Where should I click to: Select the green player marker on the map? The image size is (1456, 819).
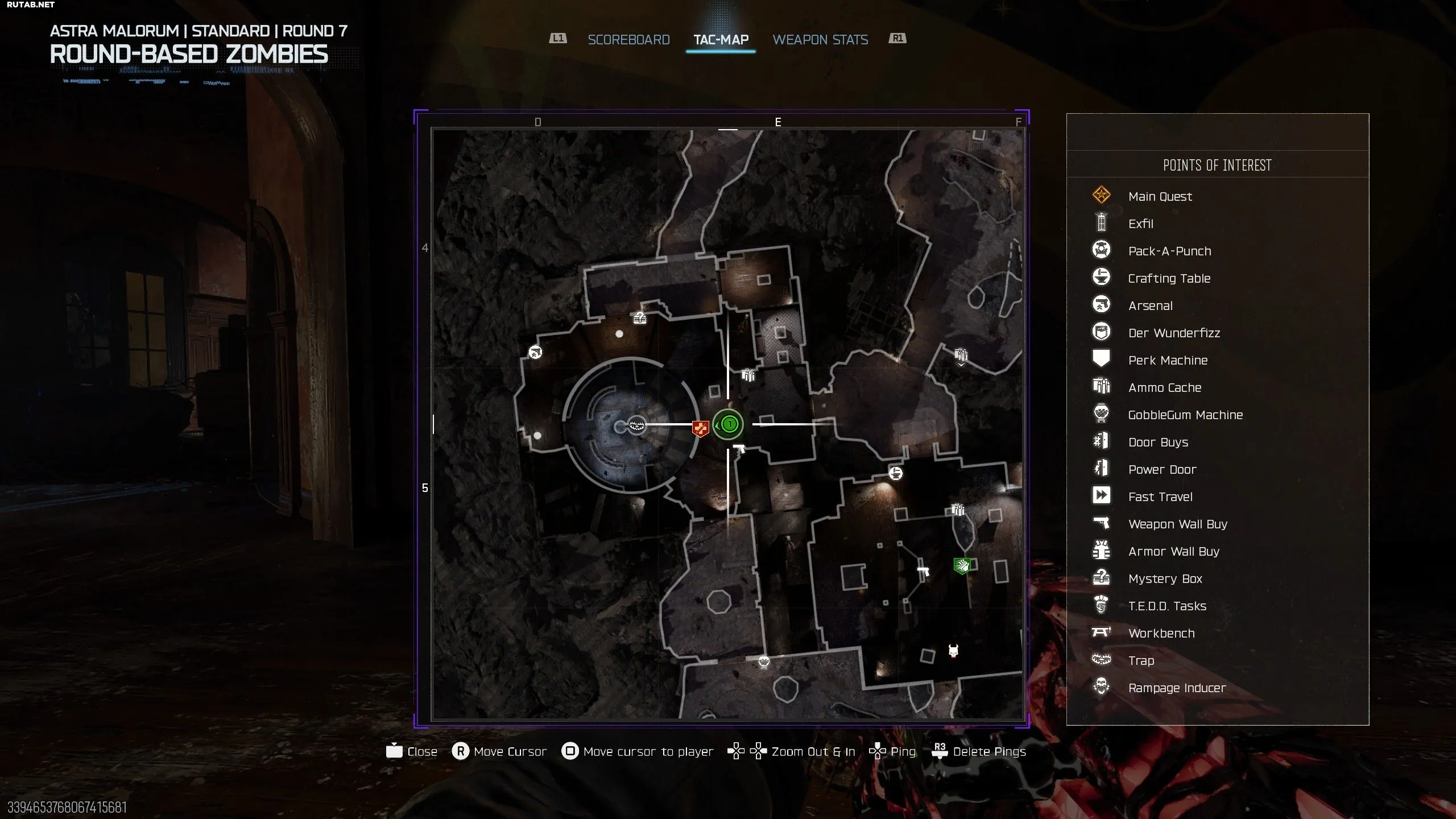tap(729, 424)
